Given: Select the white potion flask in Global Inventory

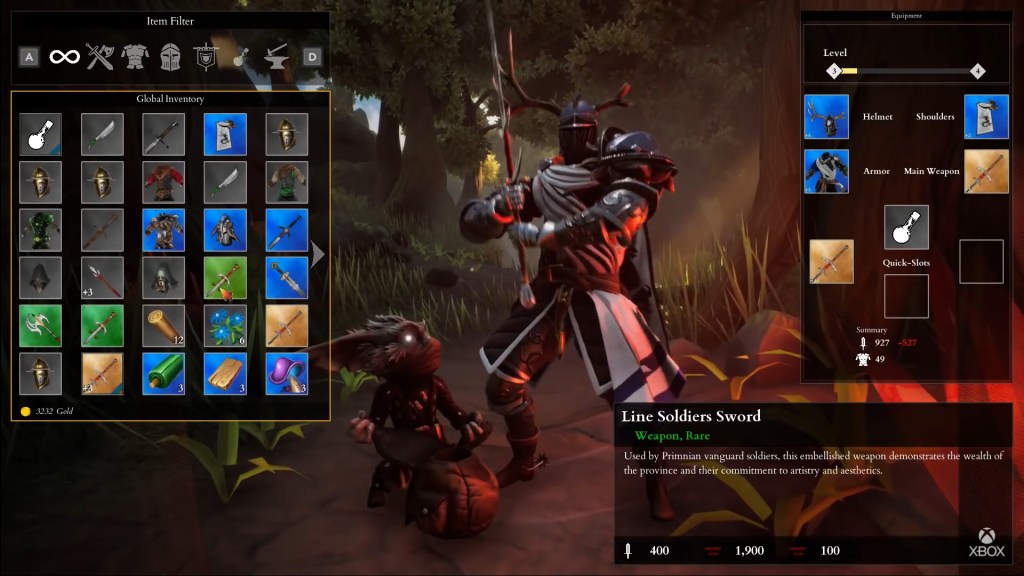Looking at the screenshot, I should [x=41, y=134].
